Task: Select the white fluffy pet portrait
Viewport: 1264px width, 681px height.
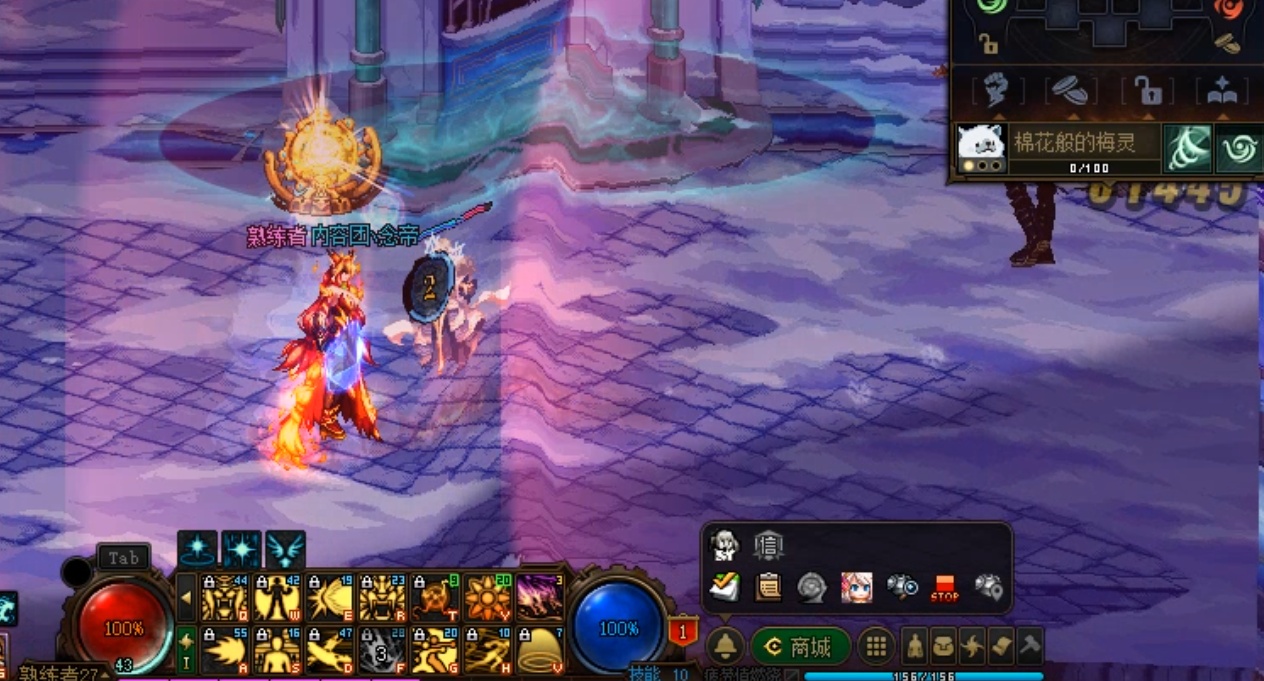Action: pyautogui.click(x=981, y=147)
